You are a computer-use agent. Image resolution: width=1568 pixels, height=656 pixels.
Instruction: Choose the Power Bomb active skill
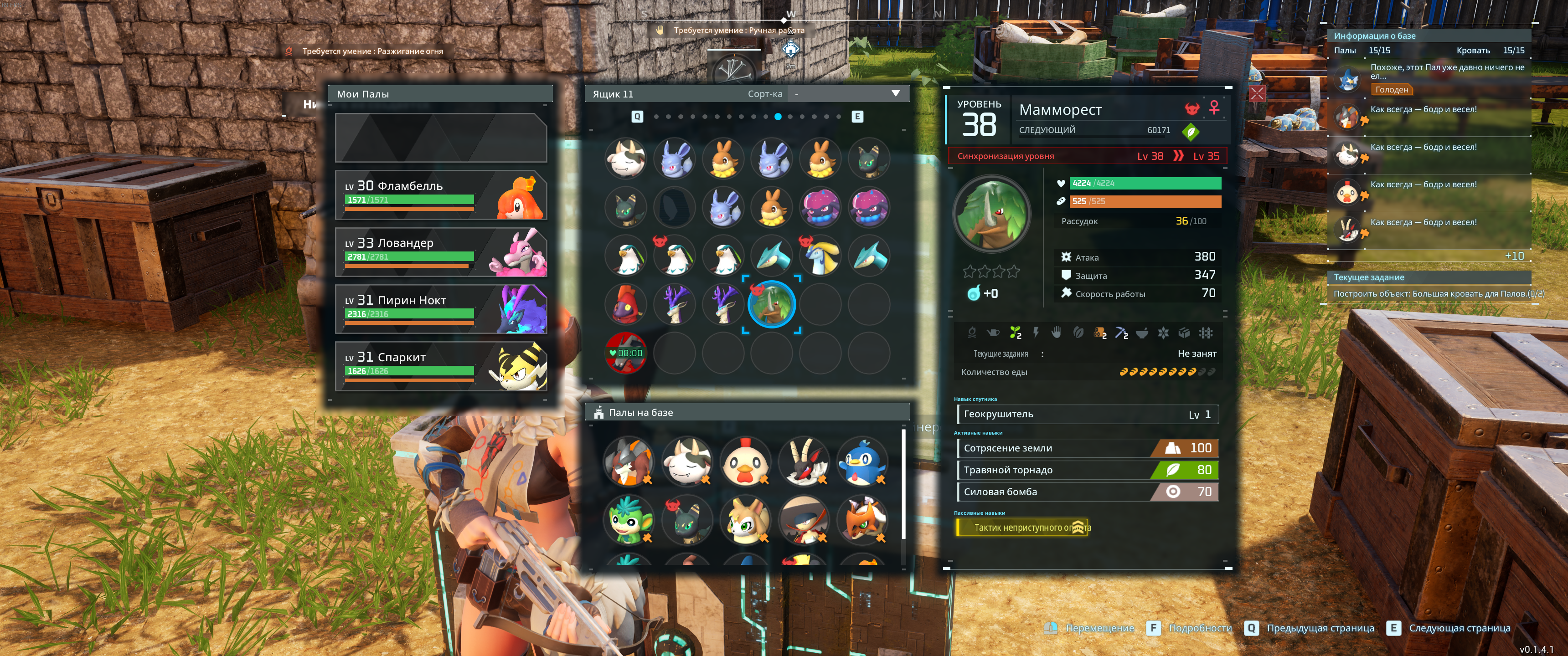point(1087,492)
